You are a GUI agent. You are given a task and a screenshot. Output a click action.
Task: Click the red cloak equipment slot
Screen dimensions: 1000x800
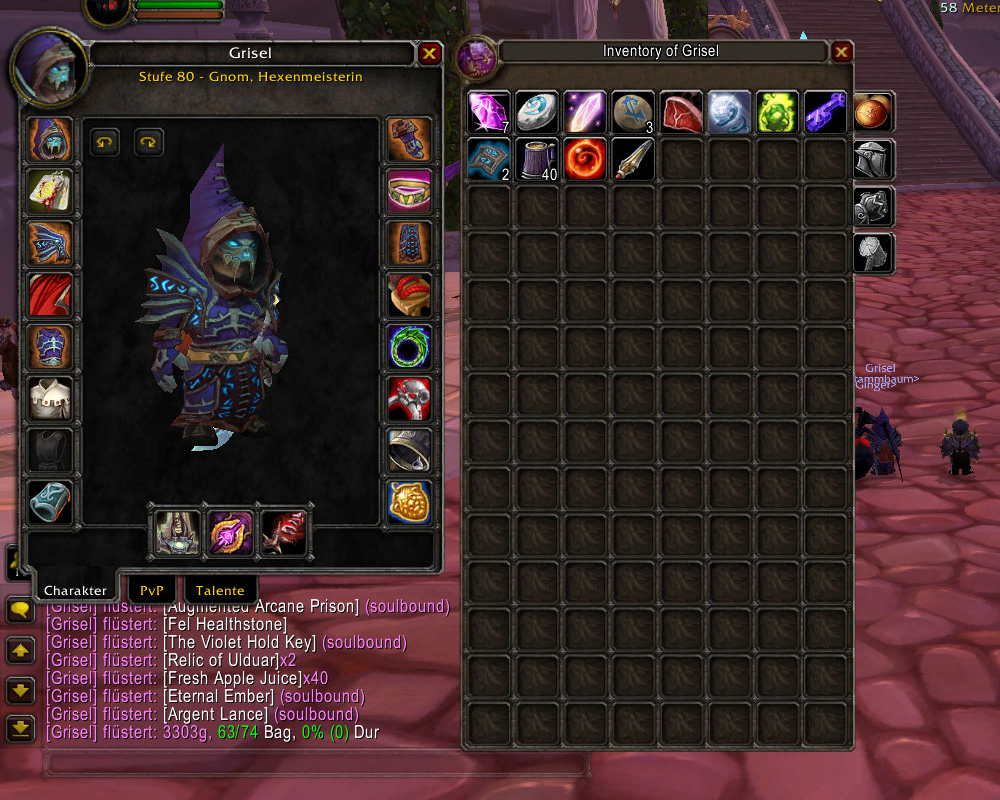[50, 296]
